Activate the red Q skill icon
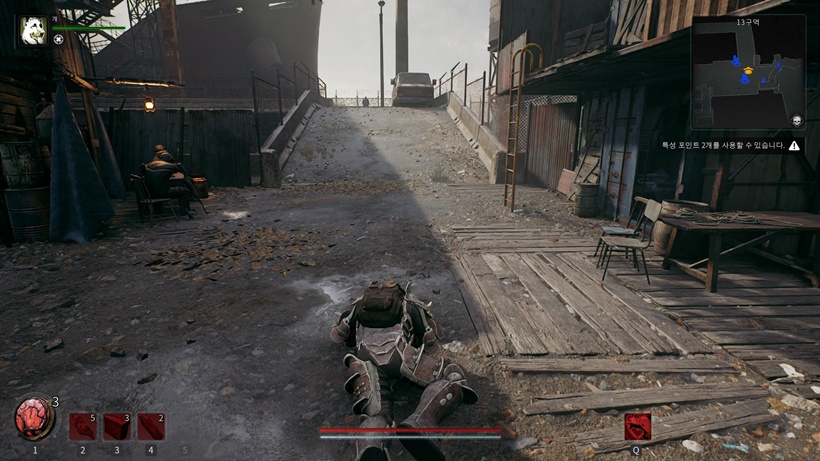The height and width of the screenshot is (461, 820). coord(637,427)
